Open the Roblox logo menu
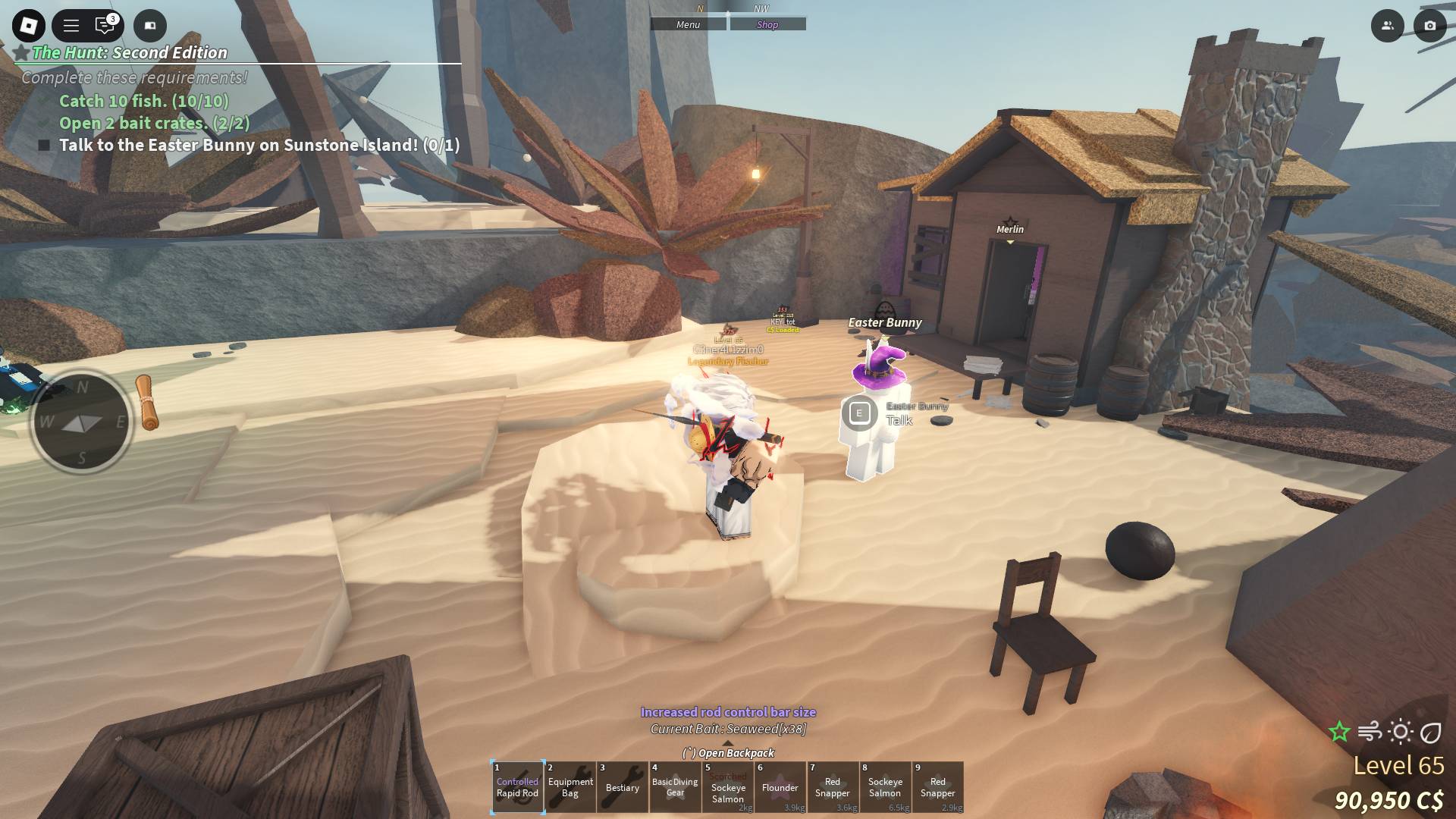 click(x=29, y=26)
